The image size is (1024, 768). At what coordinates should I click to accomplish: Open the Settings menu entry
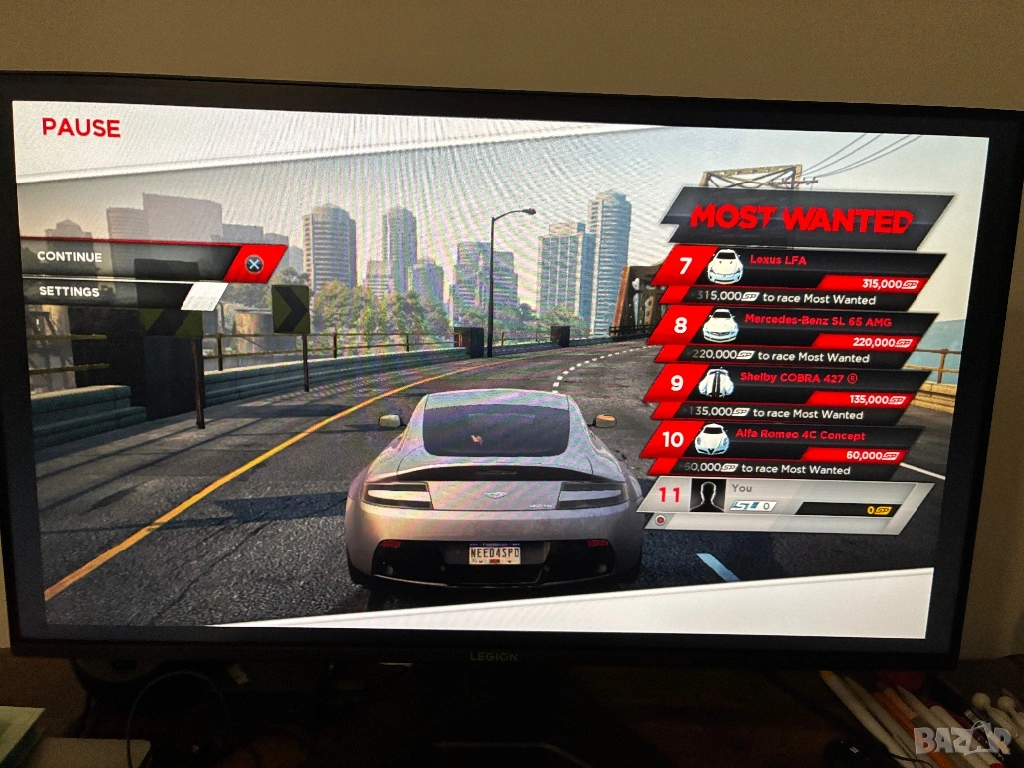[x=120, y=292]
